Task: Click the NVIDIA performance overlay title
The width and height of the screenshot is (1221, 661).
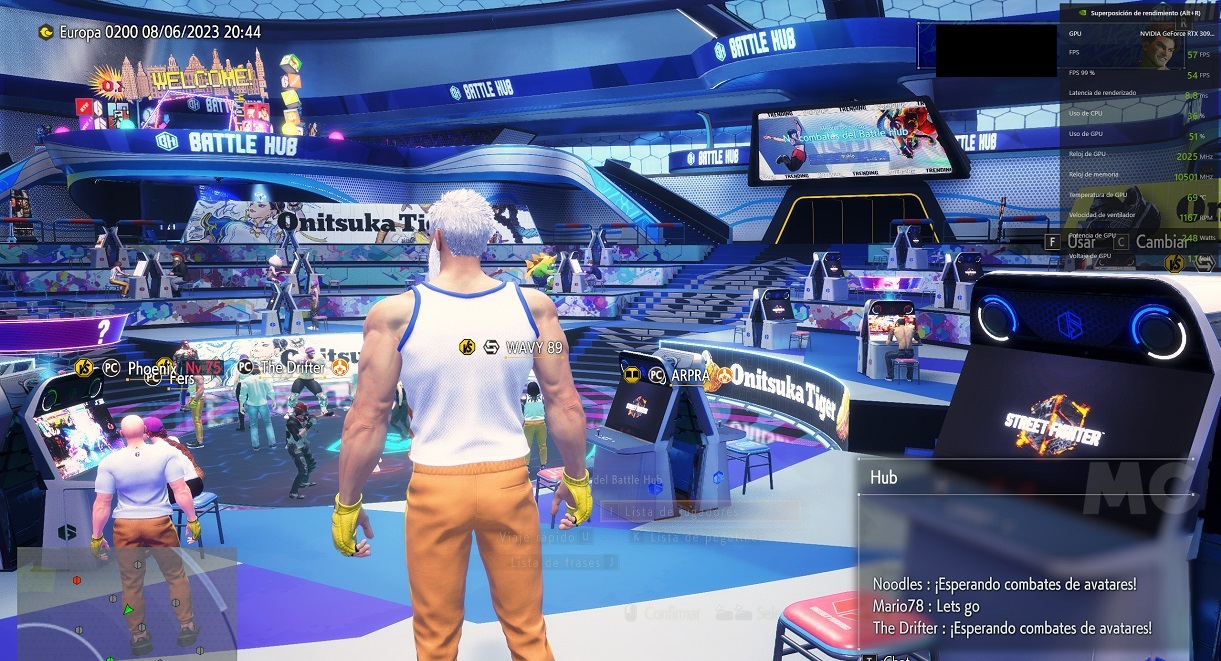Action: click(1140, 13)
